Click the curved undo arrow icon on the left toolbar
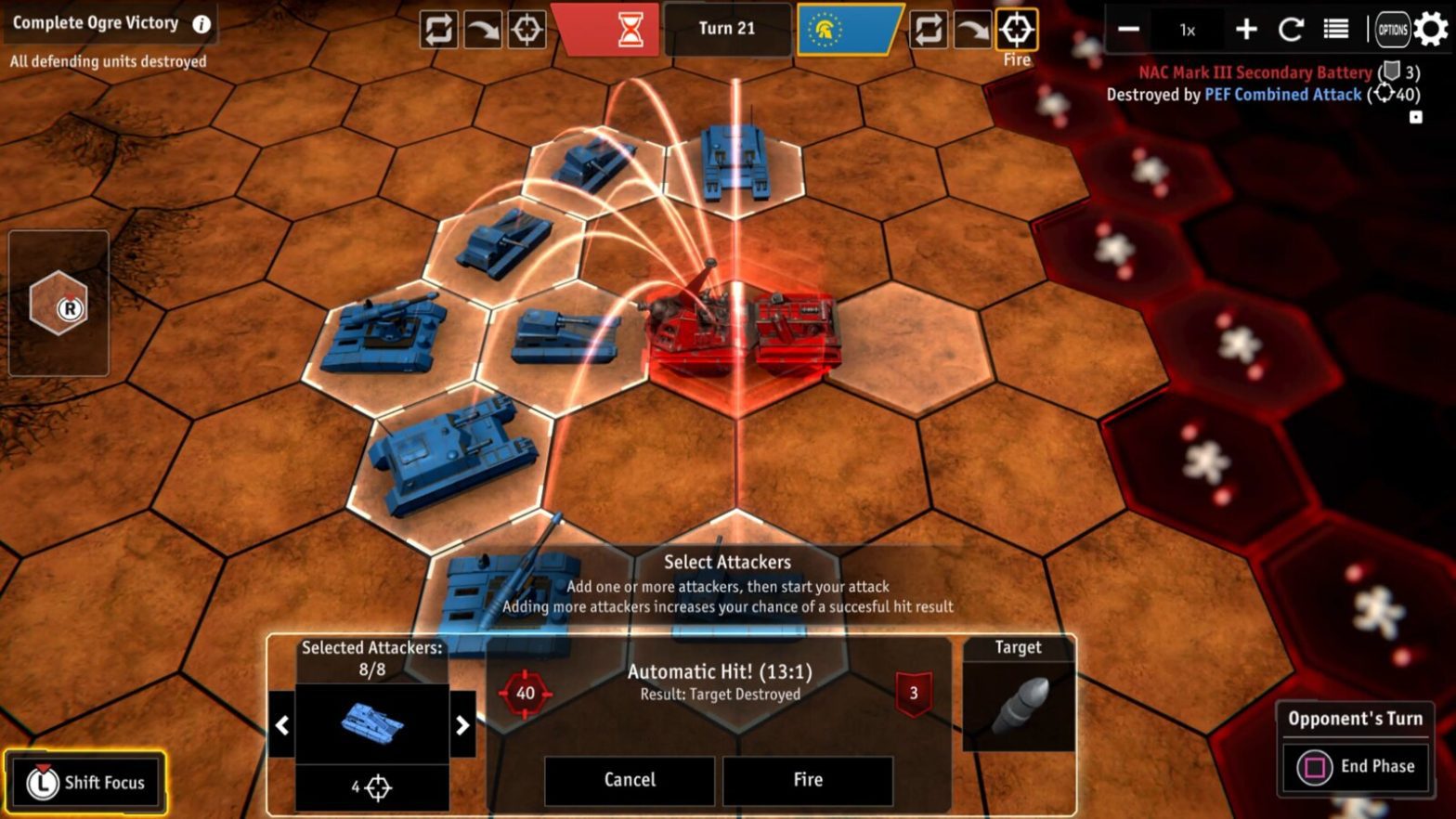 pos(482,29)
